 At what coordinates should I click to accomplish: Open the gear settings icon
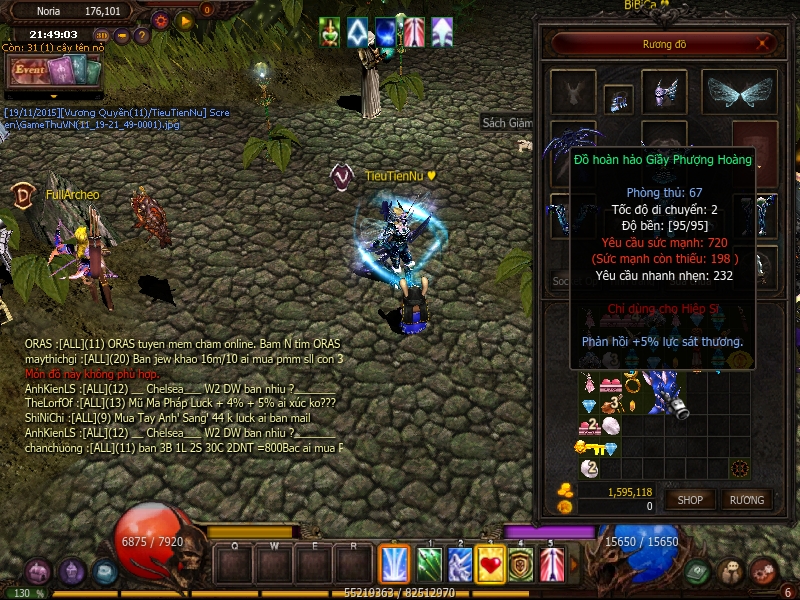point(160,19)
